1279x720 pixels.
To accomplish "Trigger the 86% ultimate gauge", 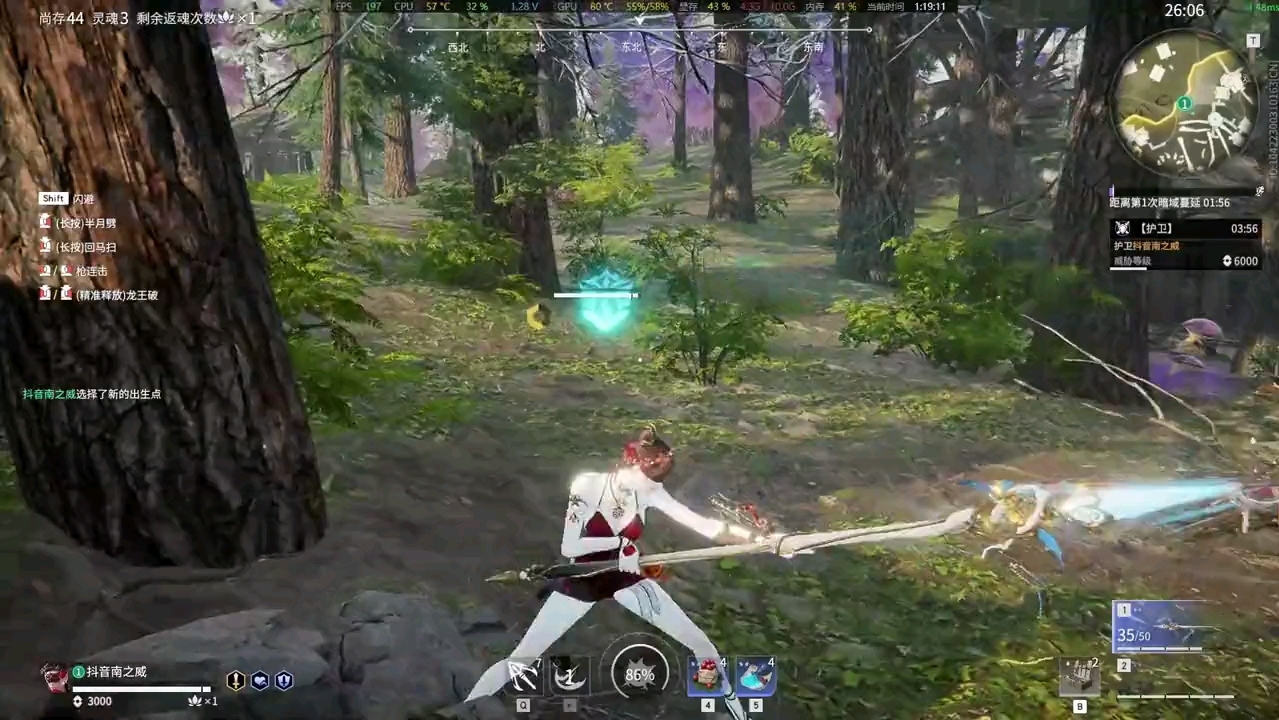I will click(x=639, y=675).
